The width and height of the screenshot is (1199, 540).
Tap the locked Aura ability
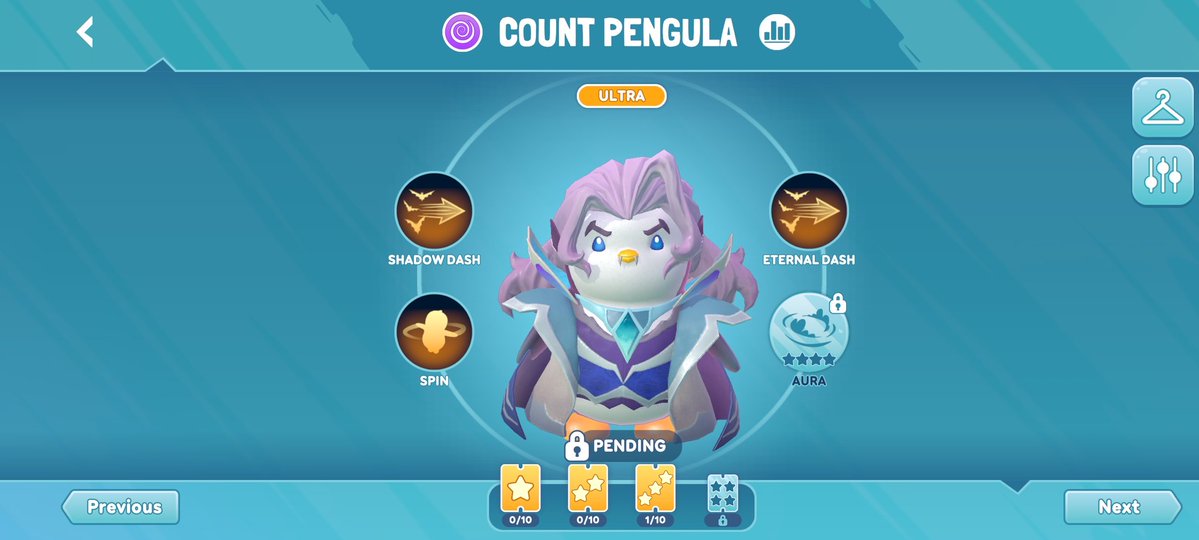pos(808,333)
